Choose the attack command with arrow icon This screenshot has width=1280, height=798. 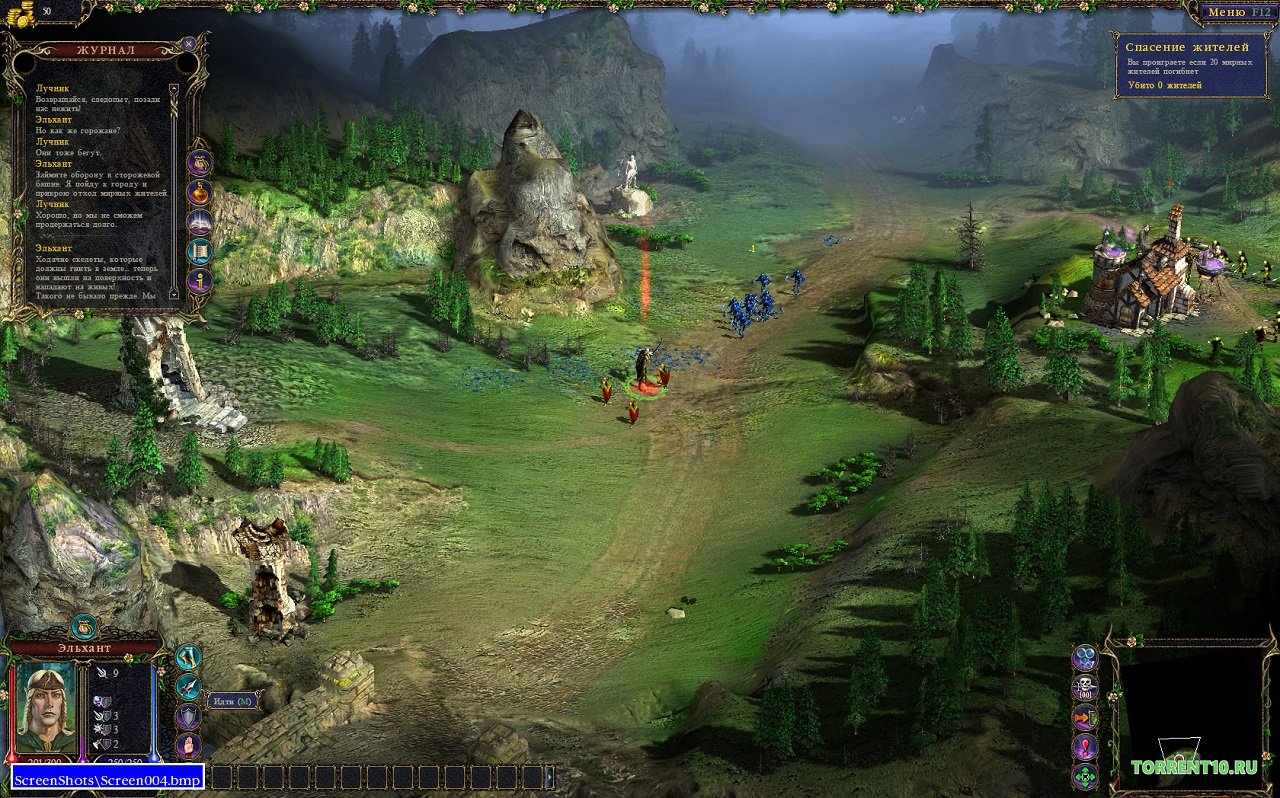[x=188, y=687]
